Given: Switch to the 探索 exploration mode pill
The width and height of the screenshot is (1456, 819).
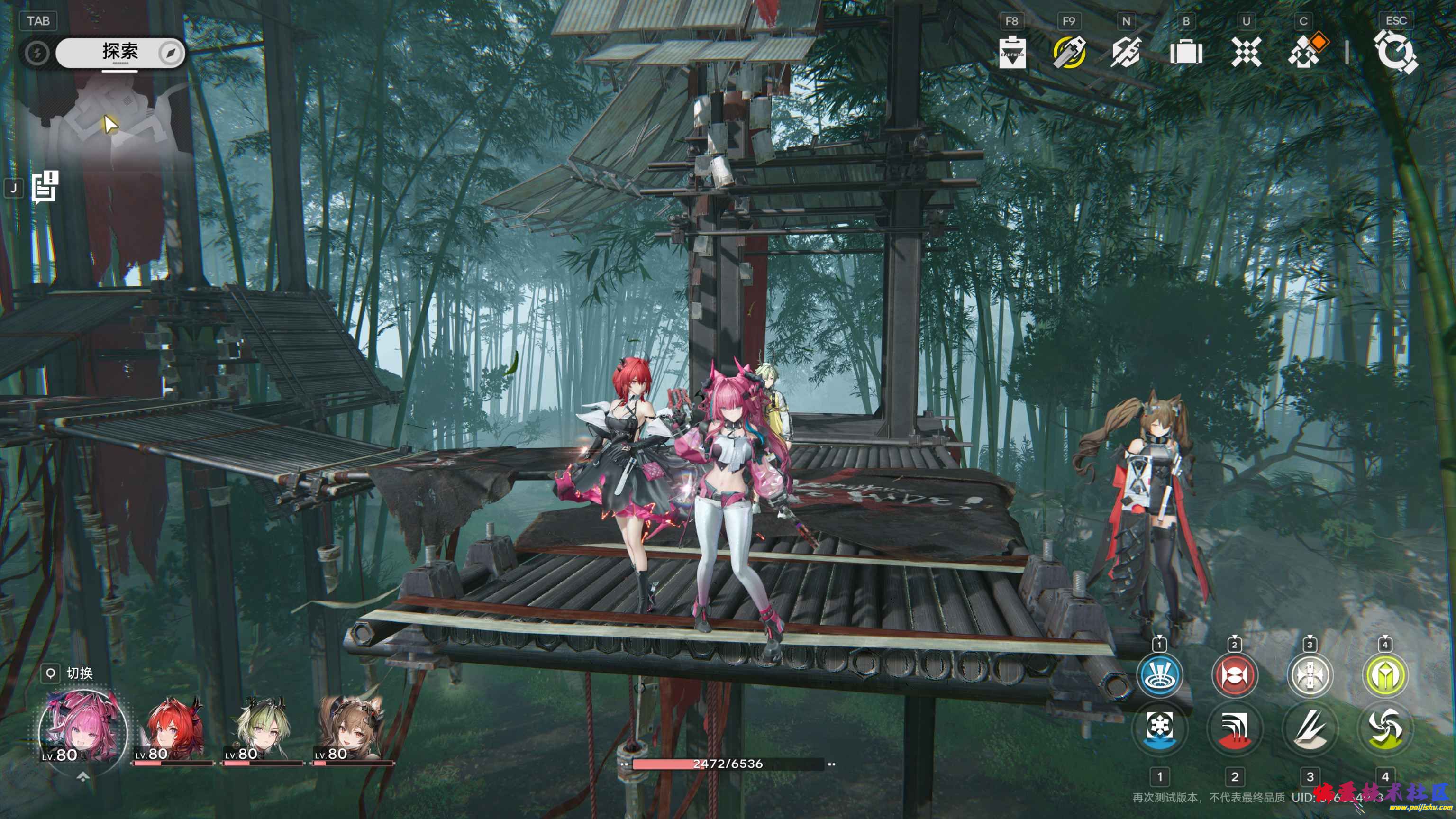Looking at the screenshot, I should coord(120,53).
